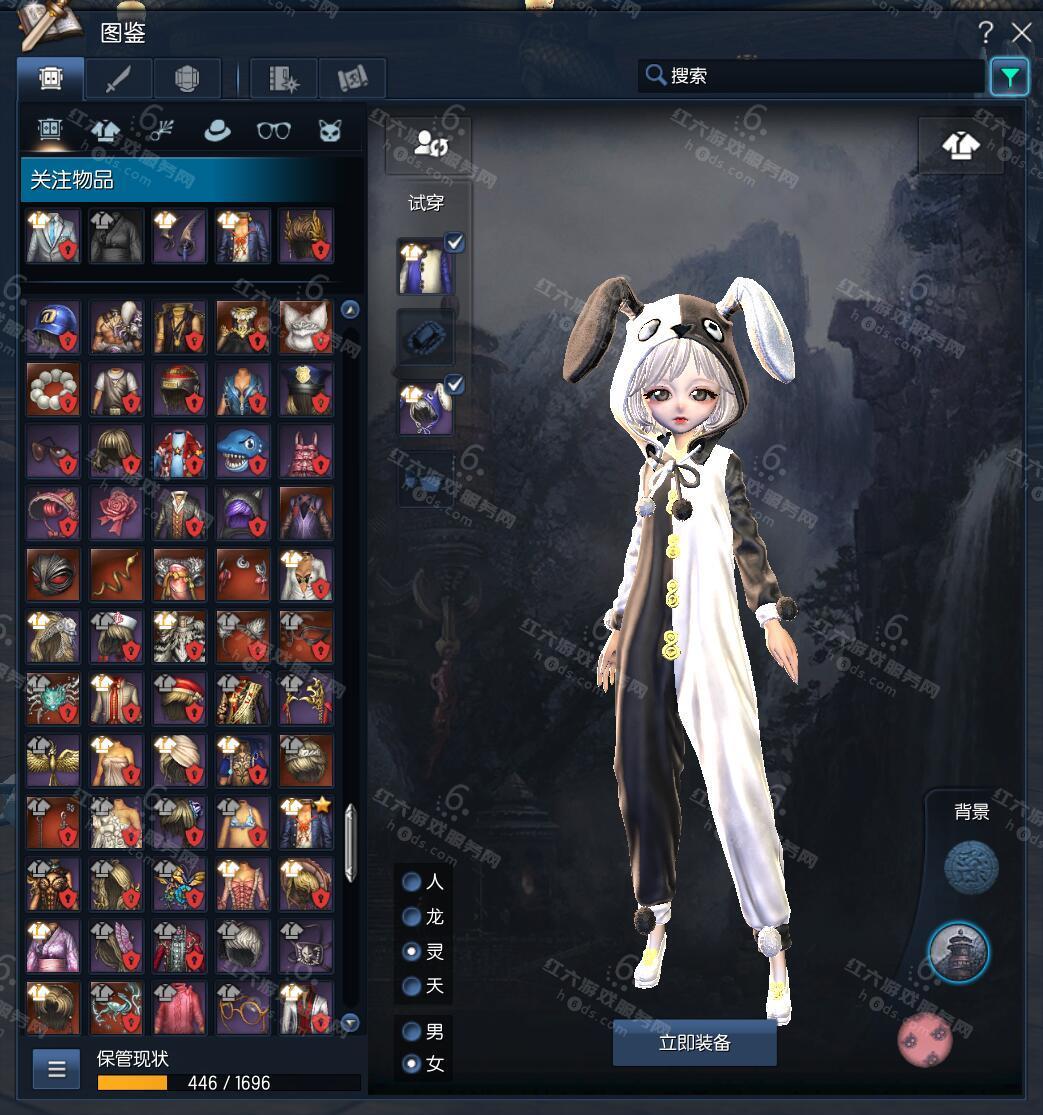
Task: Select the 龙 race option
Action: (411, 917)
